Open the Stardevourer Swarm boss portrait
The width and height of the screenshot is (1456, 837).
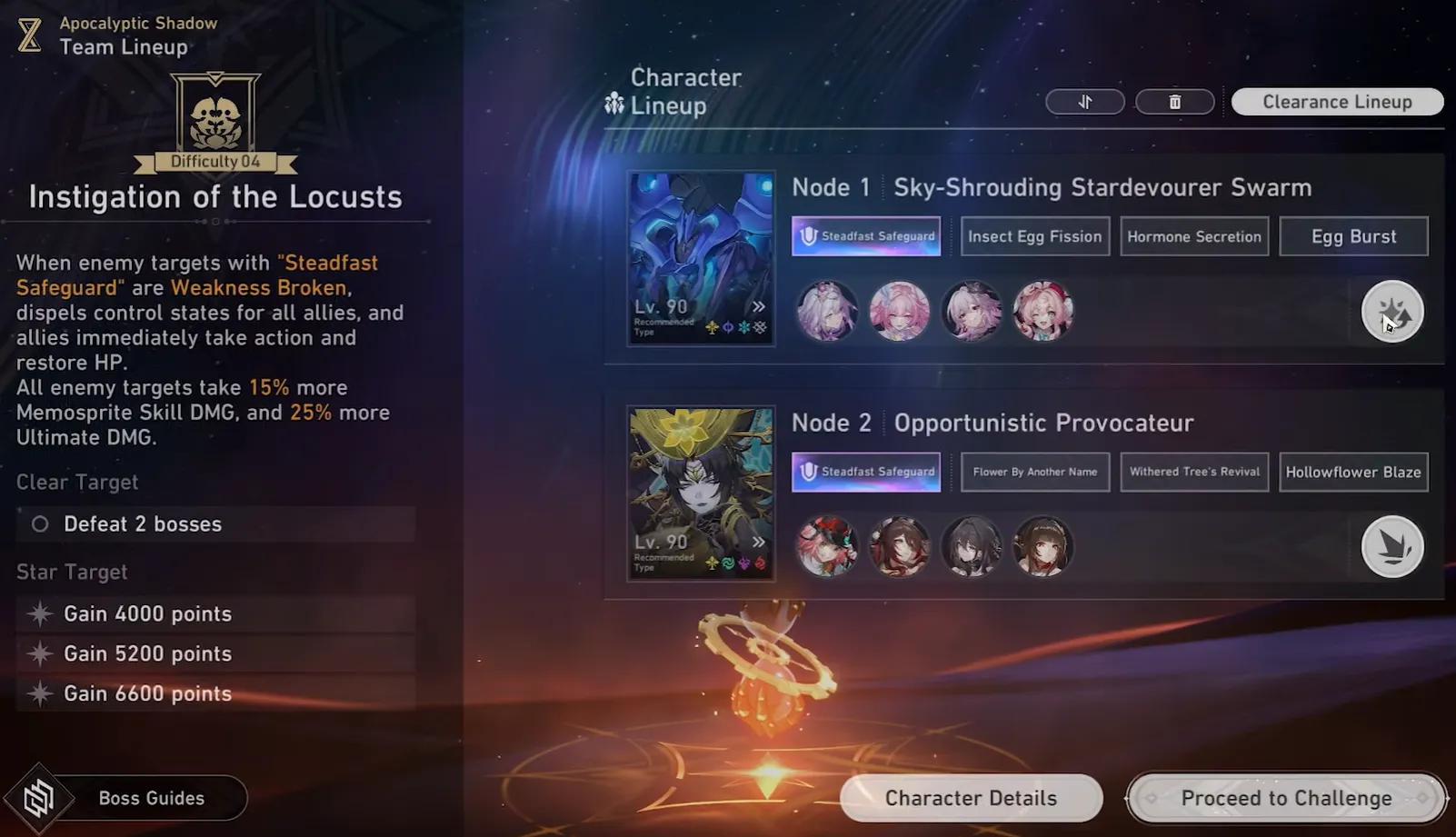coord(701,258)
